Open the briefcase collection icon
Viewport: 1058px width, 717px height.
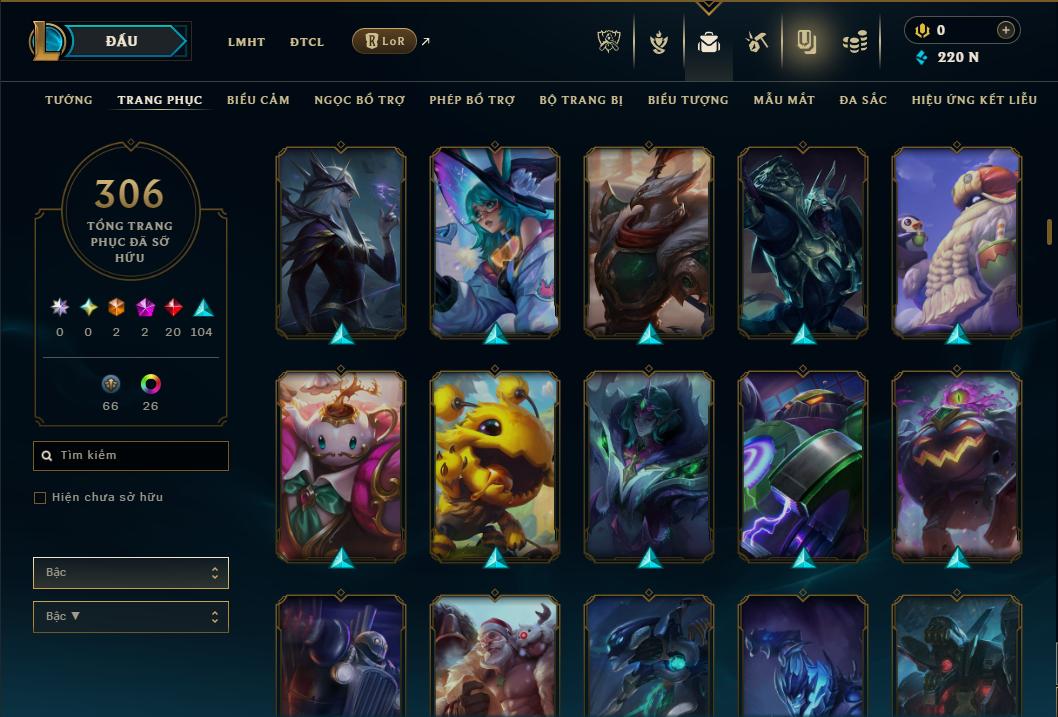tap(709, 42)
